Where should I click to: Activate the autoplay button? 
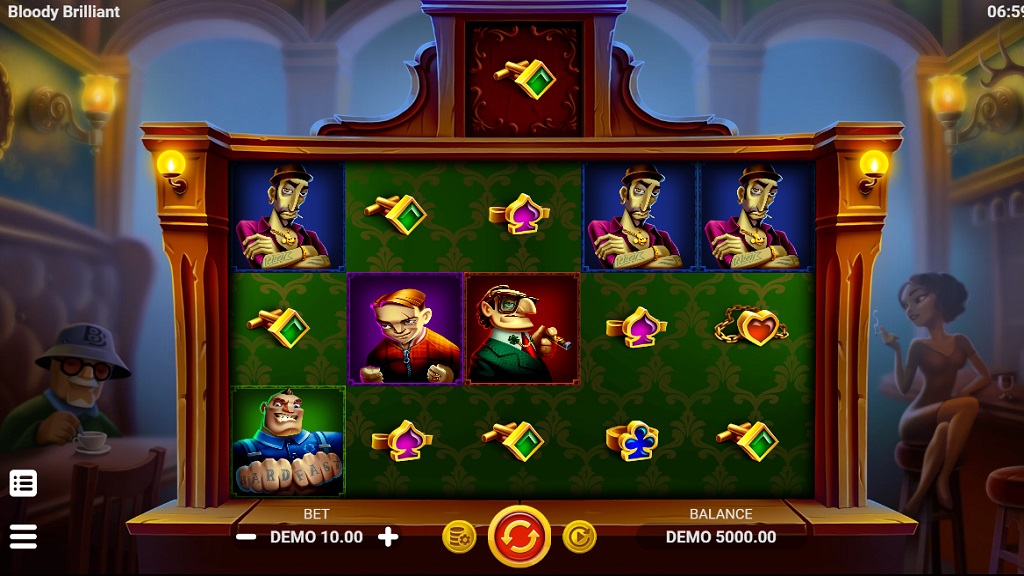579,537
